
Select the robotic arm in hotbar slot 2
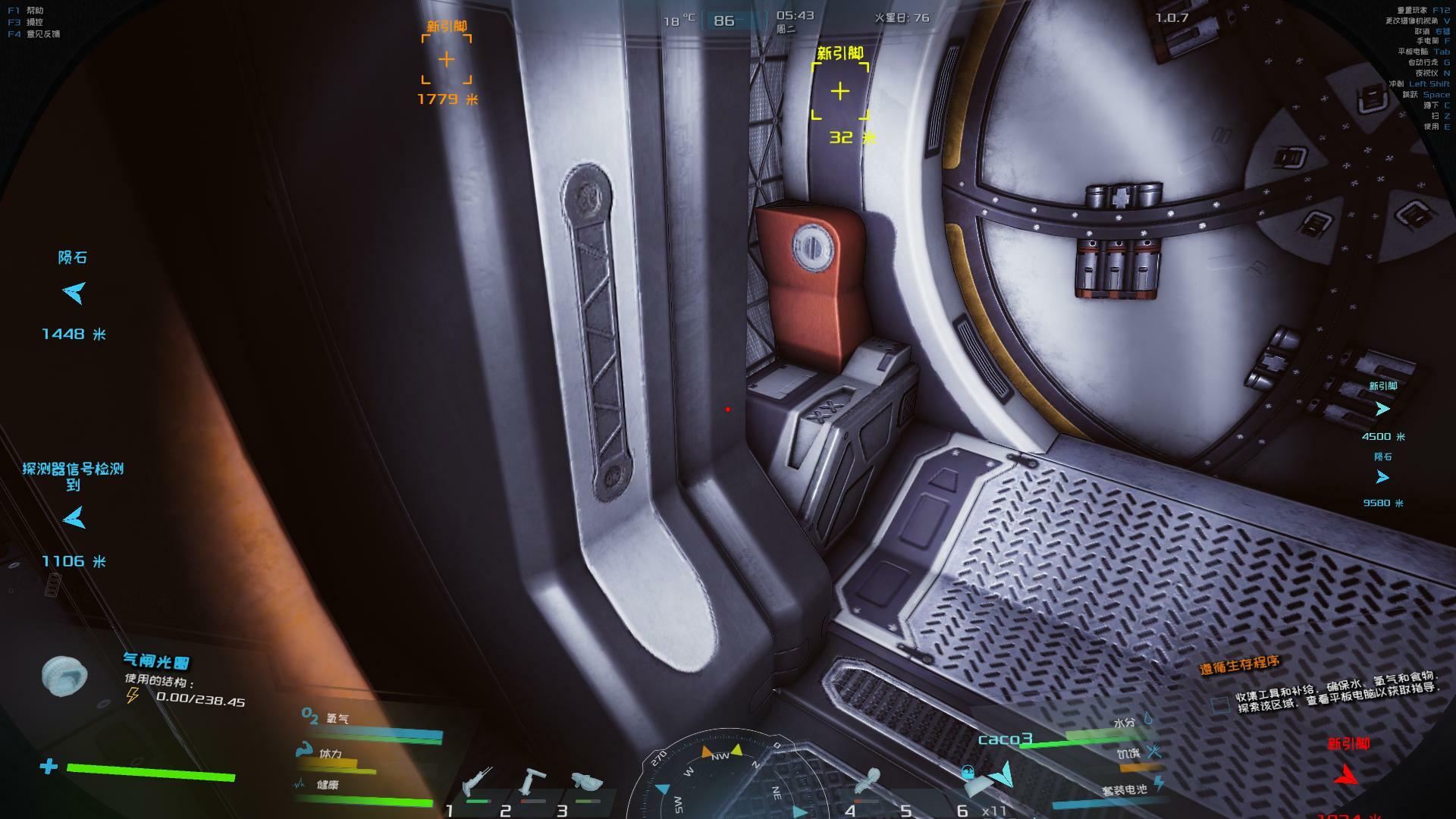pos(532,783)
